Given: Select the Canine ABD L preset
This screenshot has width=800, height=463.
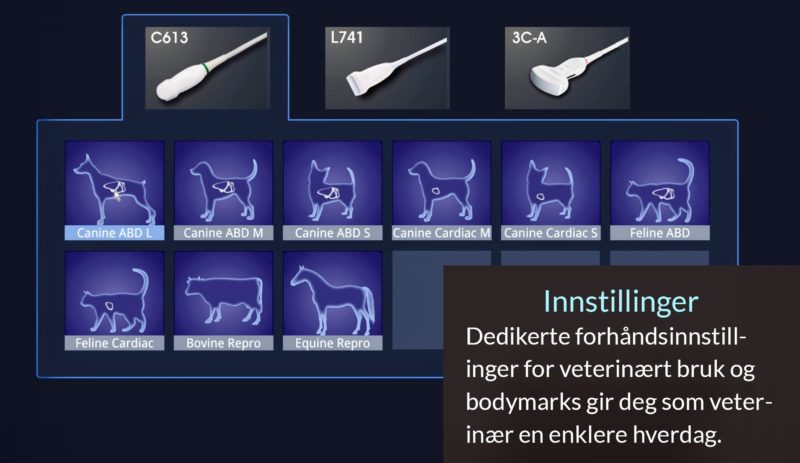Looking at the screenshot, I should pos(114,190).
